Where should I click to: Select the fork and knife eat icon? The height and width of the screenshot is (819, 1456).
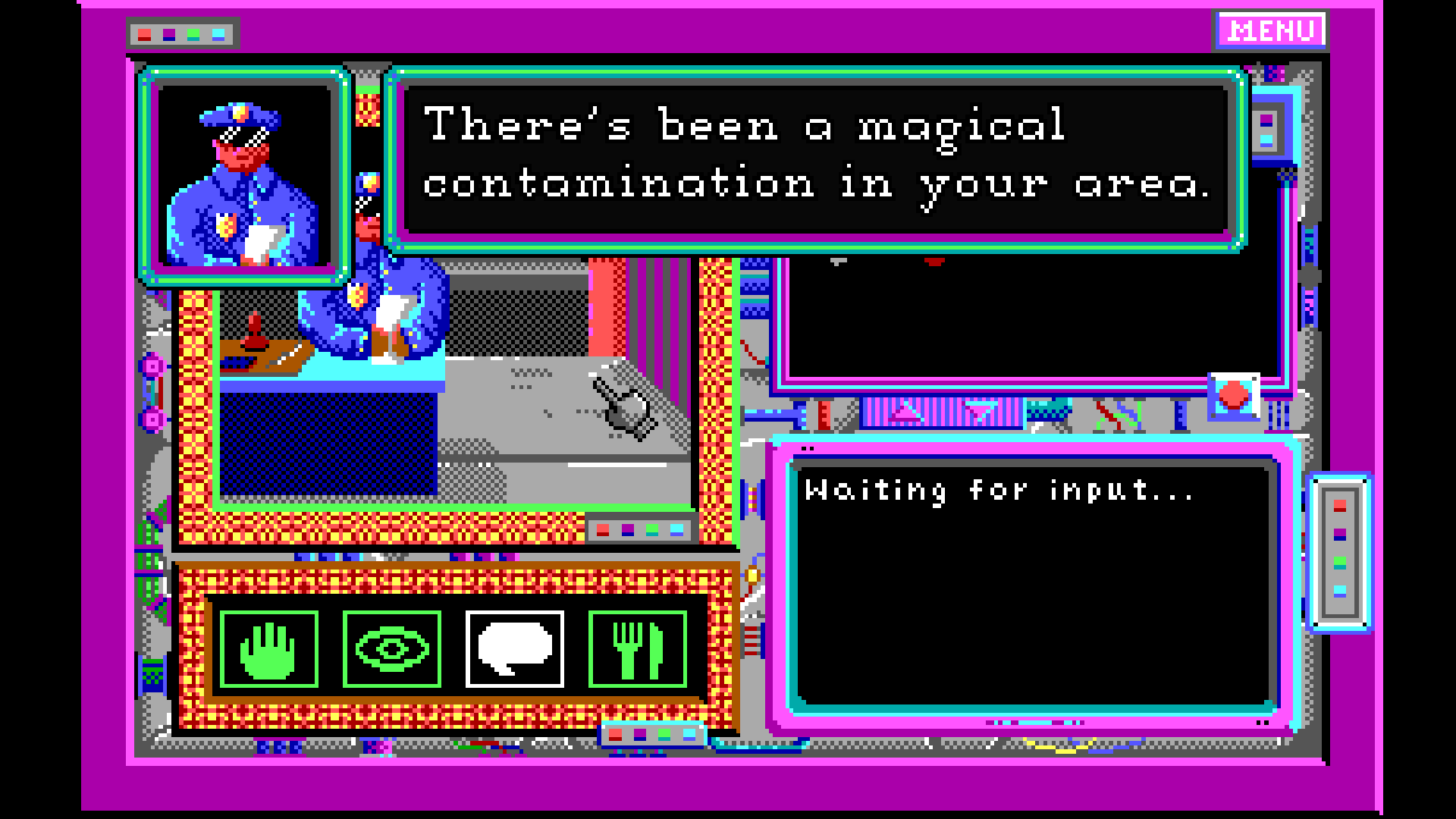637,649
